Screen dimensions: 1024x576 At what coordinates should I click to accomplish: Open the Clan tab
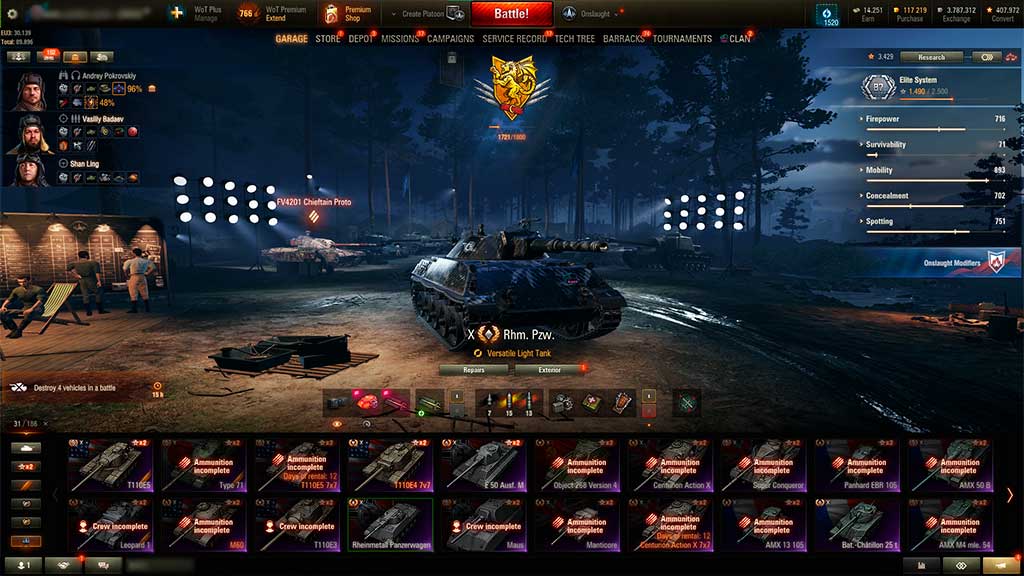pyautogui.click(x=739, y=39)
